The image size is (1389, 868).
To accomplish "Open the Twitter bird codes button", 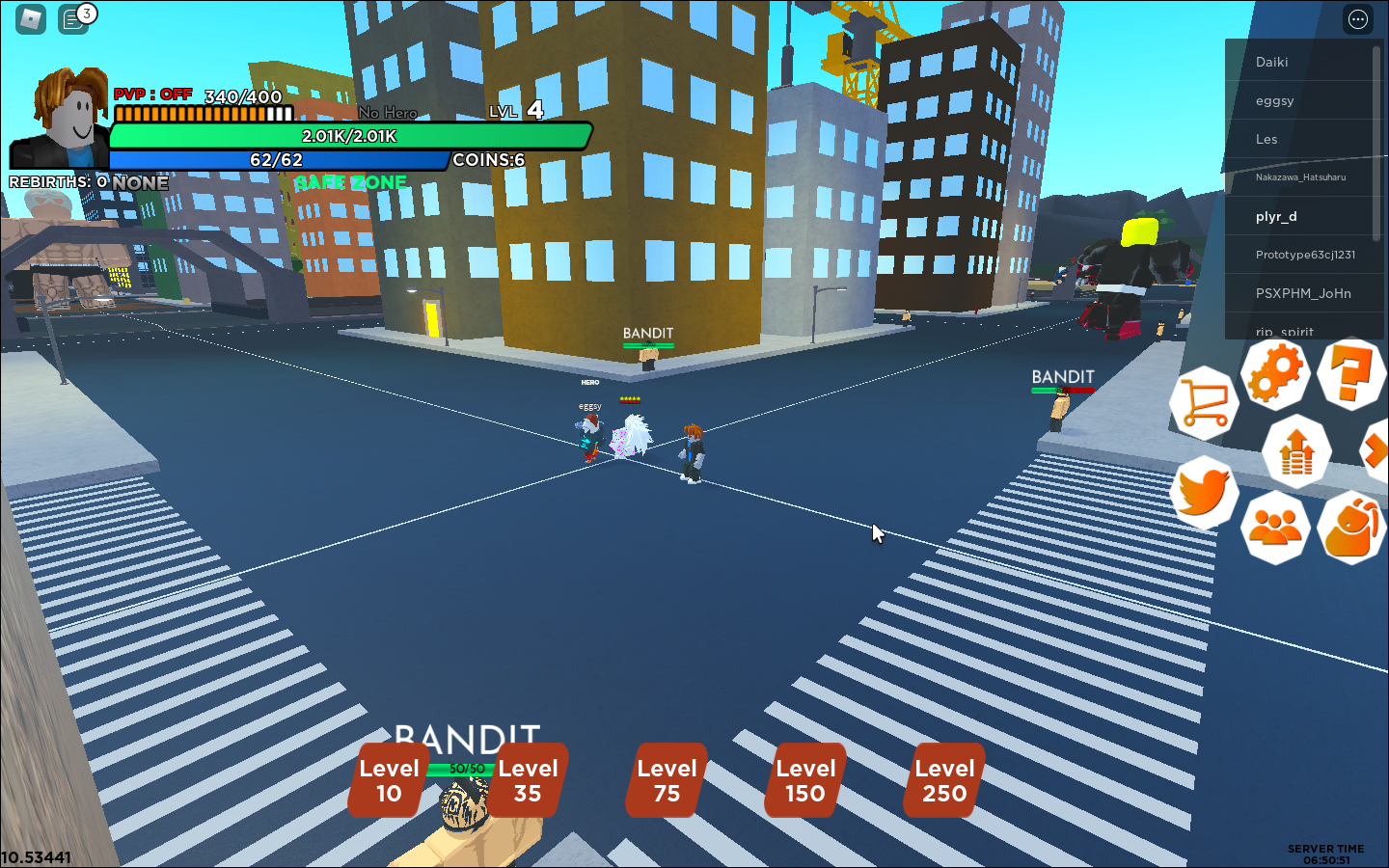I will 1204,492.
